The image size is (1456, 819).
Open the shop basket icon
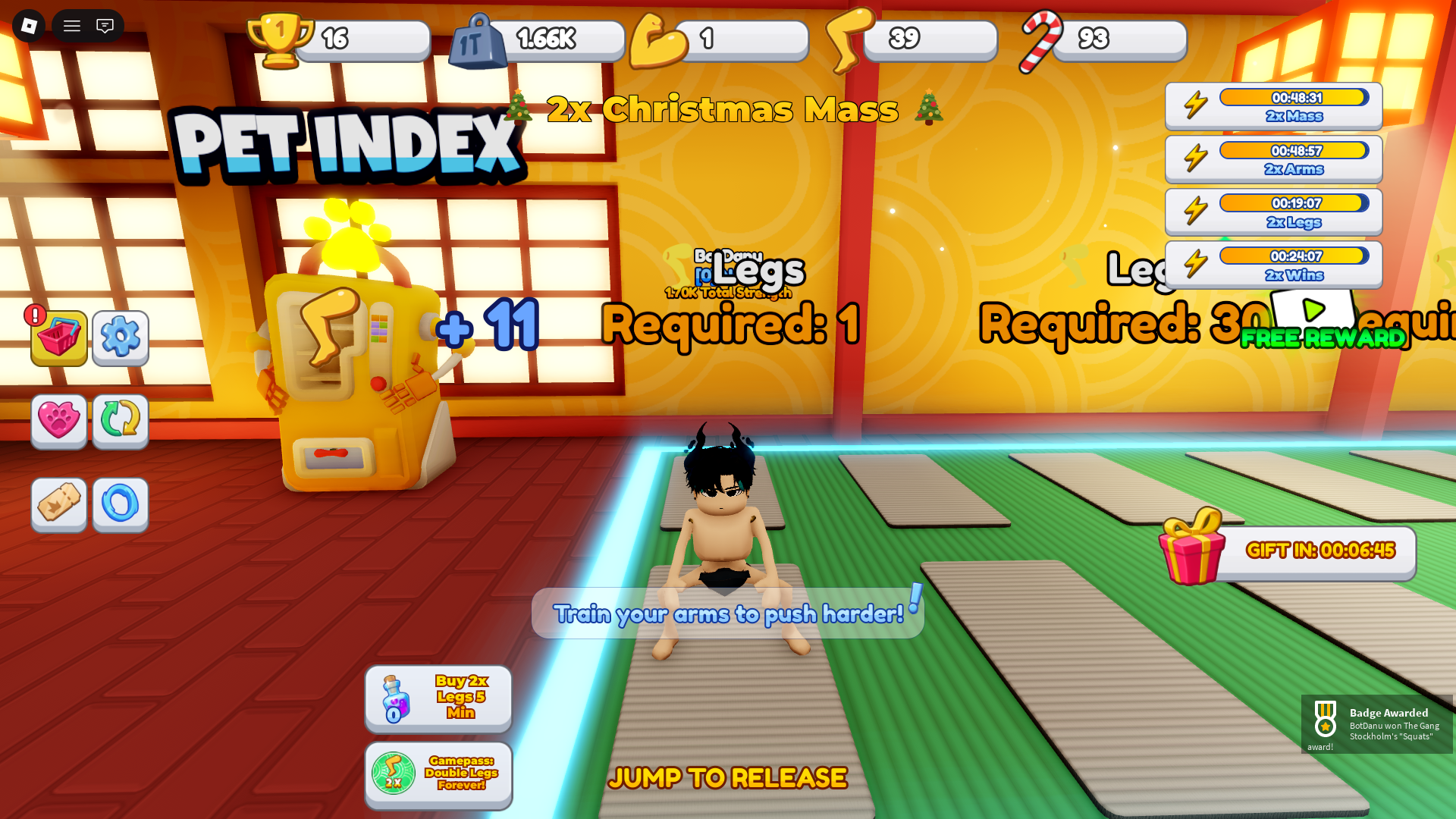coord(59,339)
